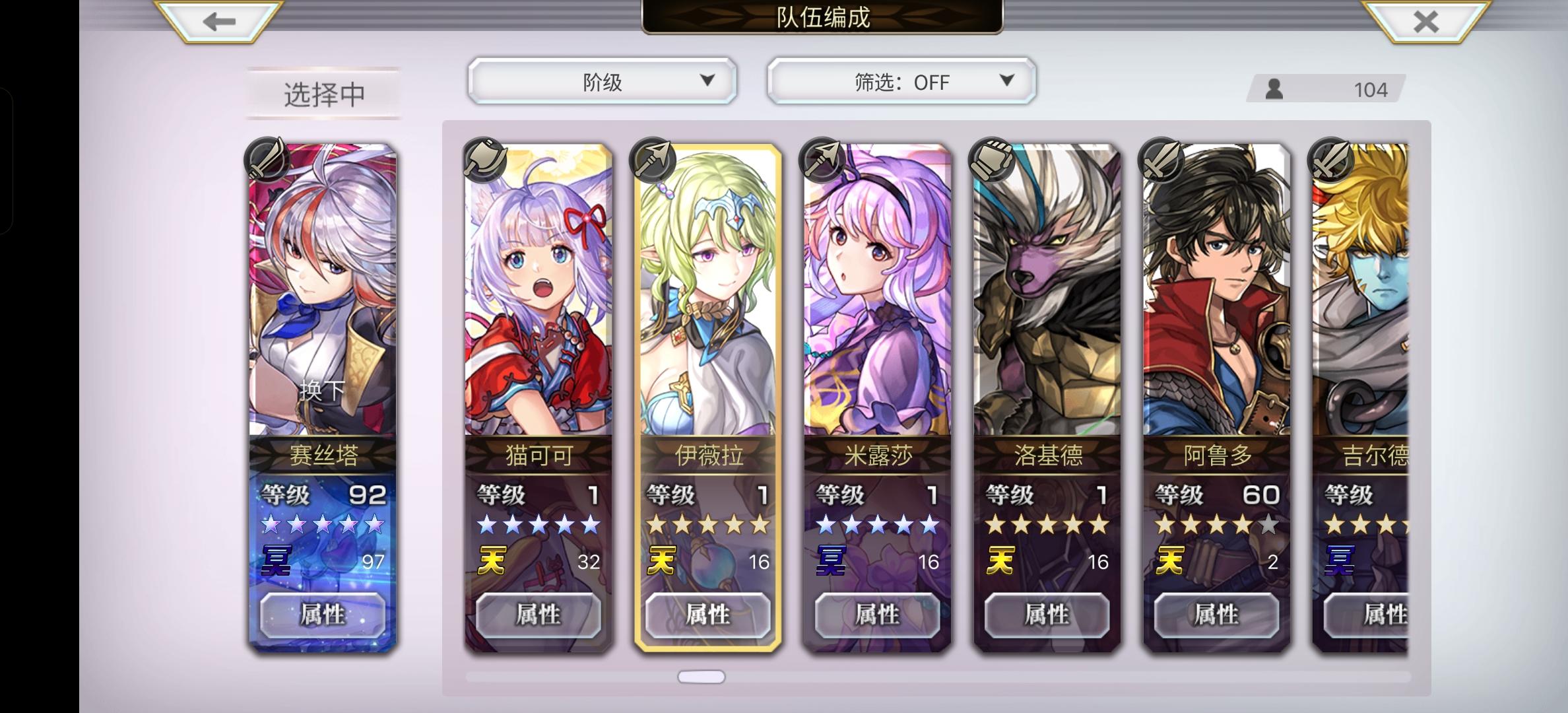
Task: Expand the 阶级 dropdown arrow
Action: 708,81
